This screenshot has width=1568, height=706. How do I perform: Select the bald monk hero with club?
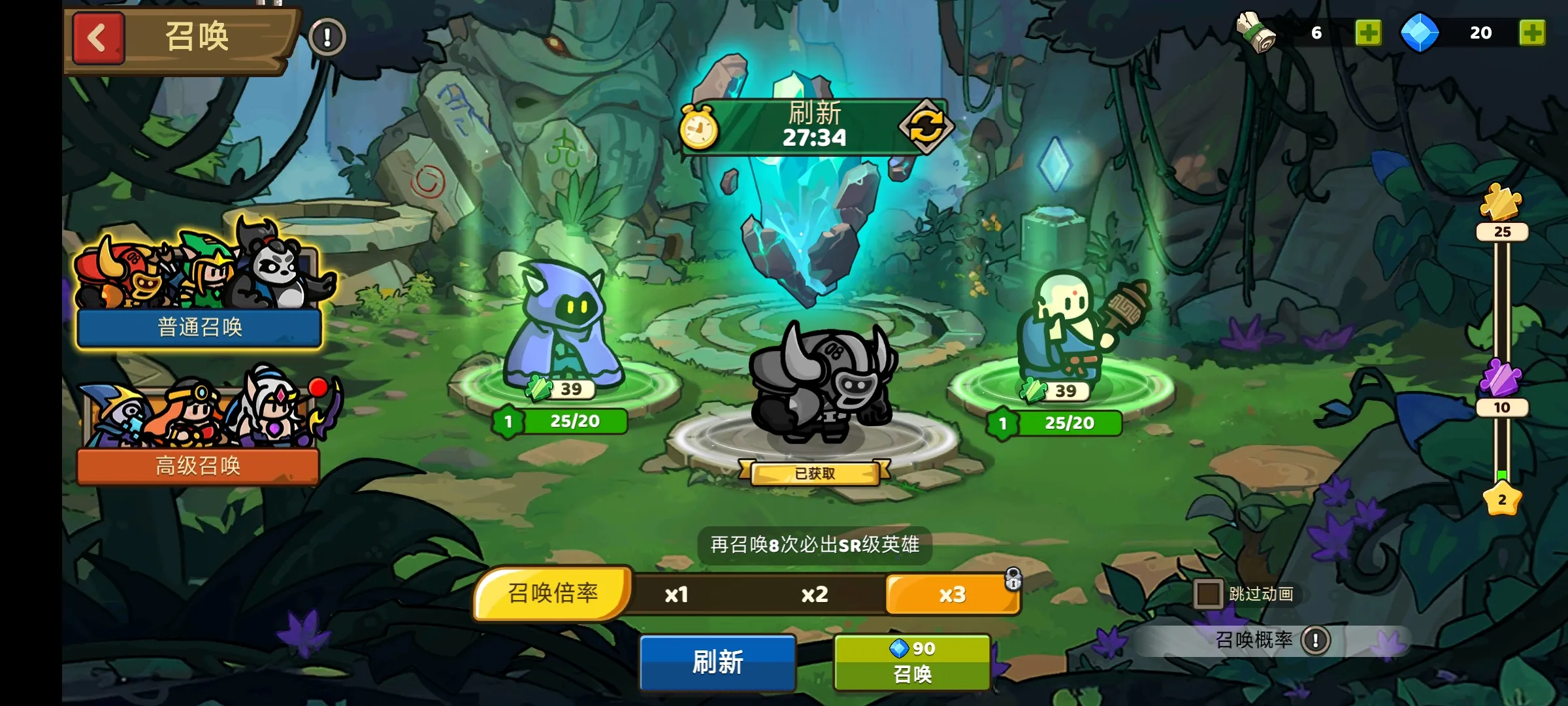pyautogui.click(x=1071, y=327)
